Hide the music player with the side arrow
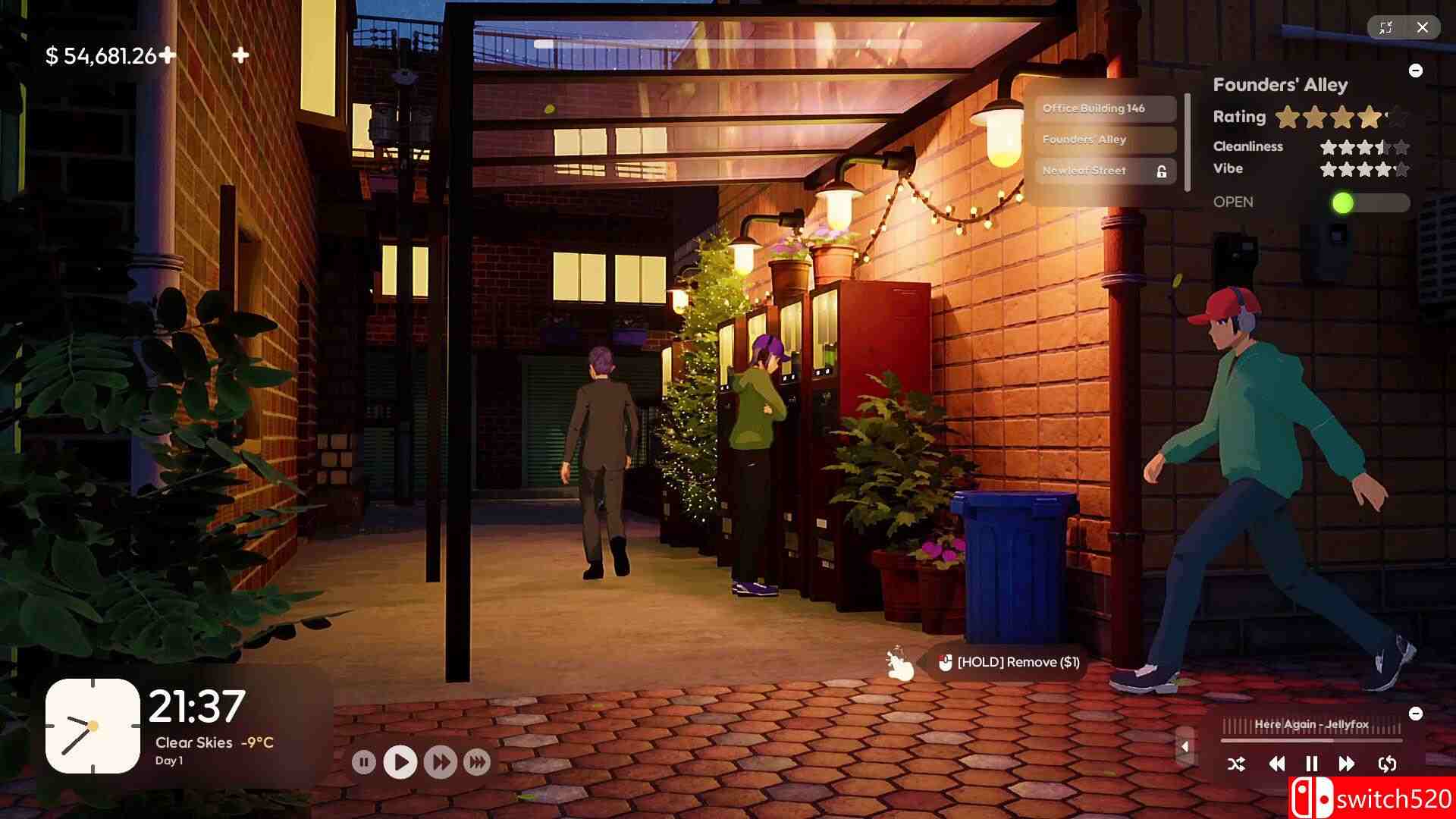The width and height of the screenshot is (1456, 819). (1186, 746)
